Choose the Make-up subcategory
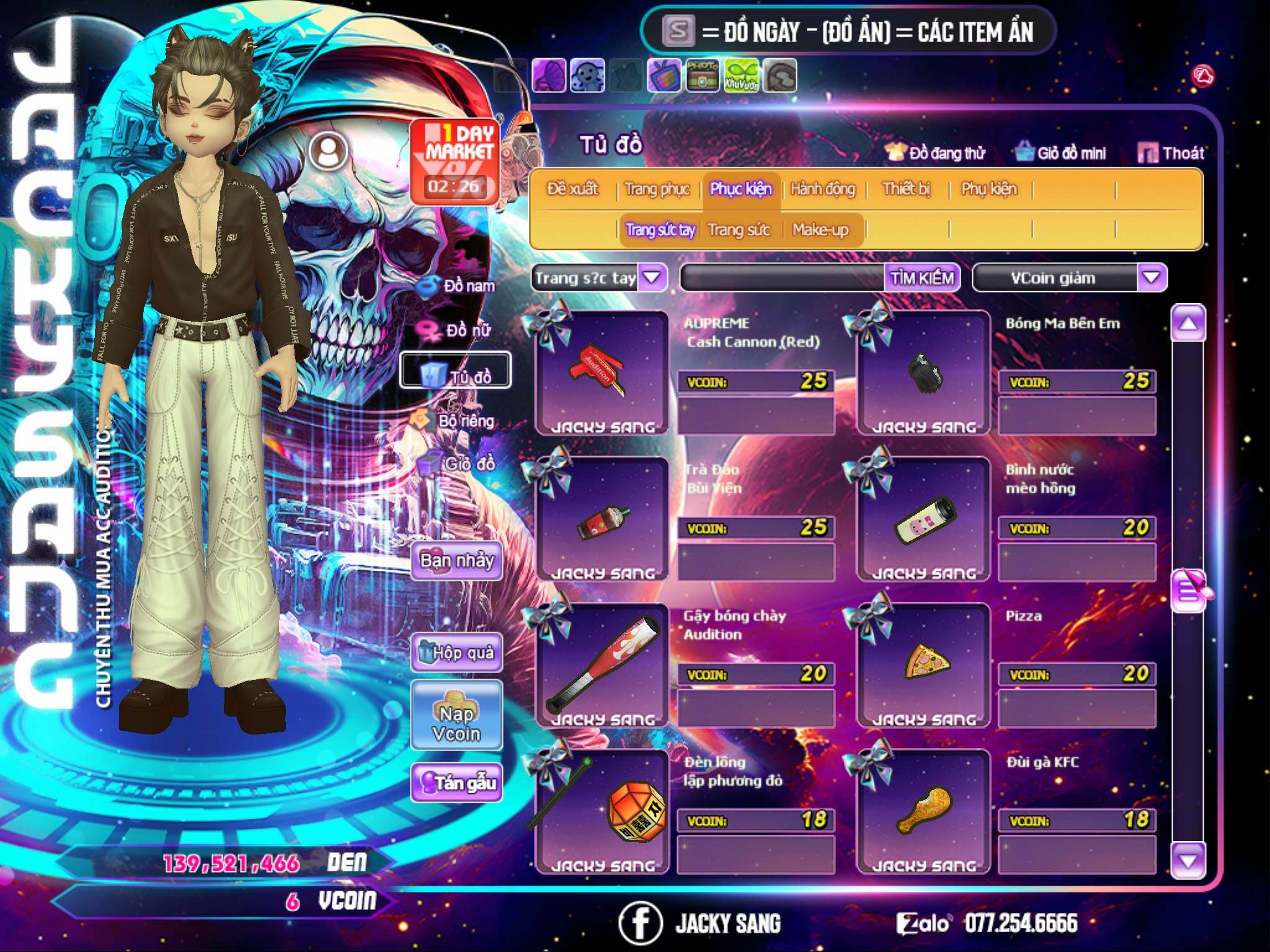This screenshot has width=1270, height=952. coord(820,230)
